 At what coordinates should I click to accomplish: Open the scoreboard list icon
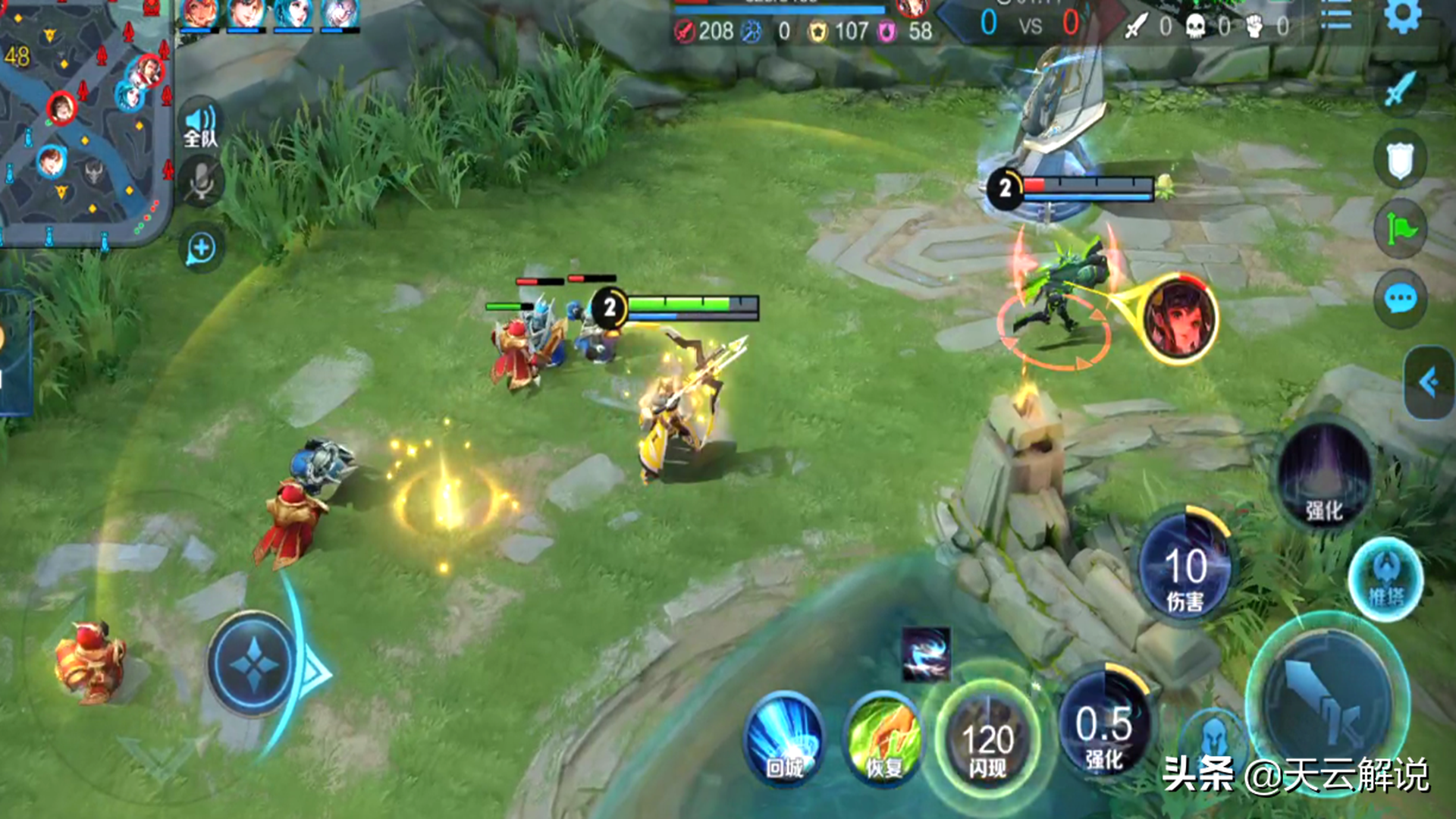(1335, 15)
